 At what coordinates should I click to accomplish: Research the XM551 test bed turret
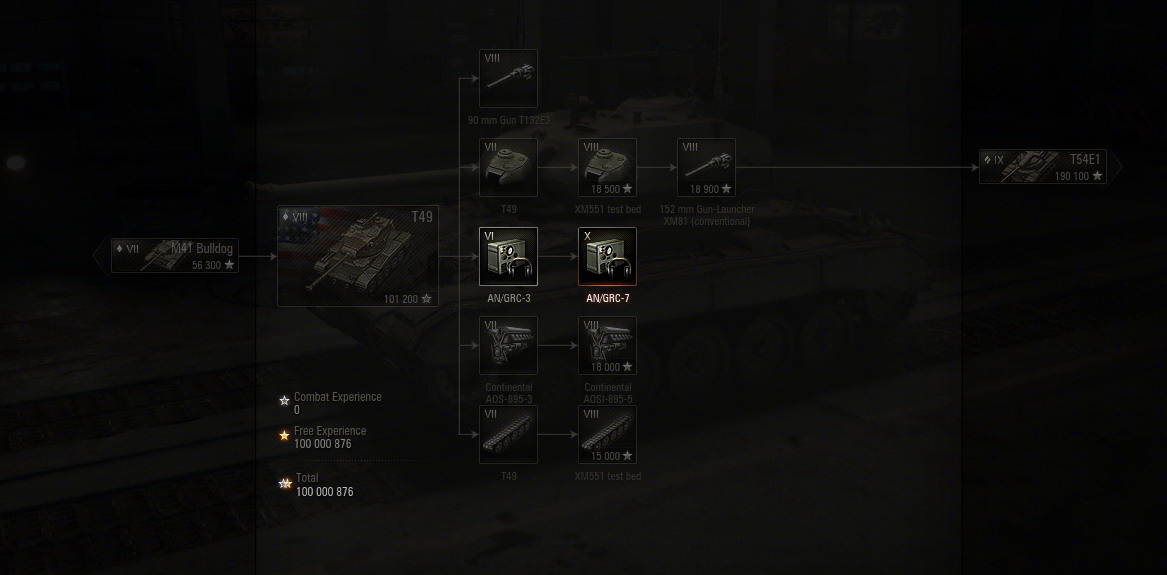[x=607, y=168]
